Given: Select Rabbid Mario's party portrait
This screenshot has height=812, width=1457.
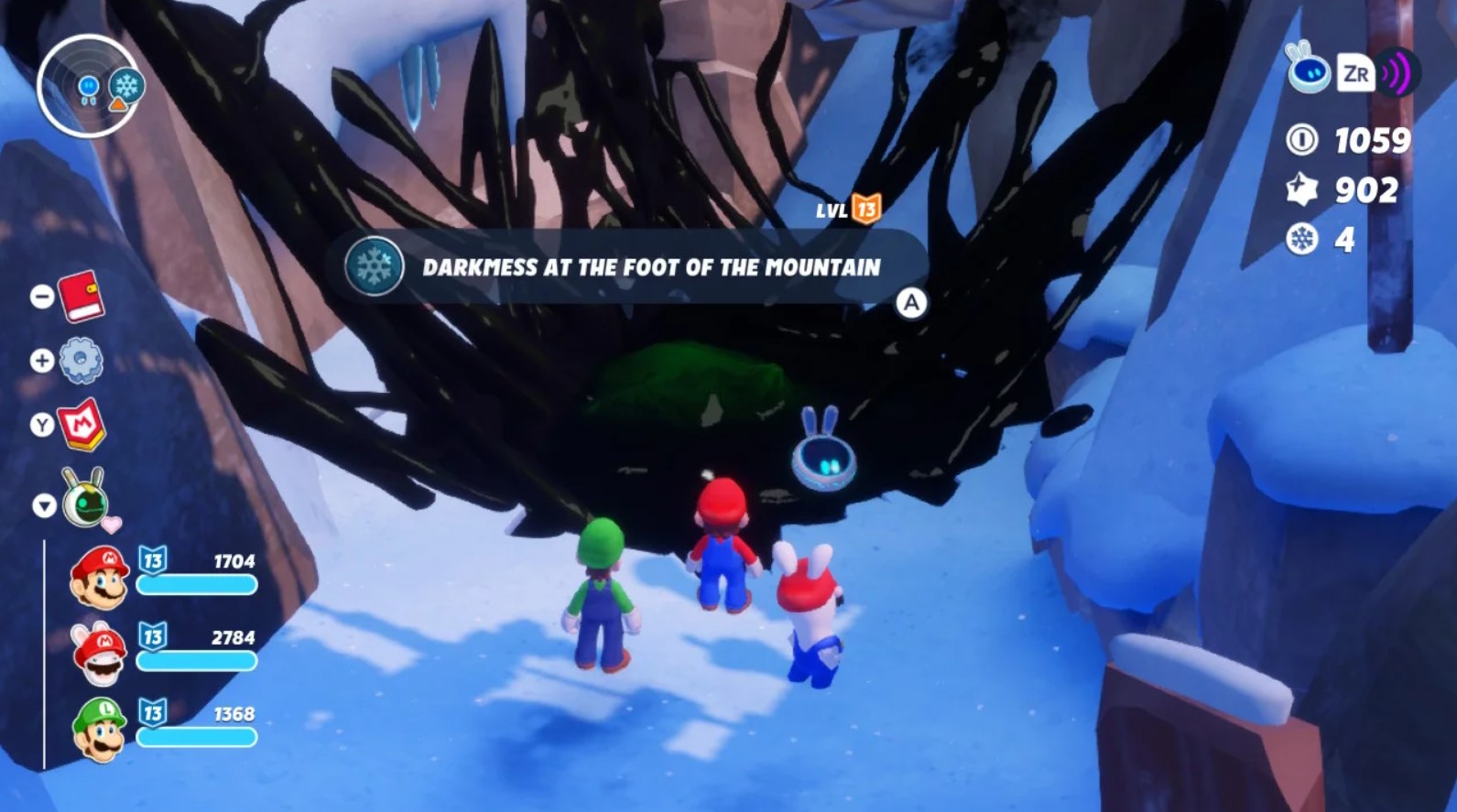Looking at the screenshot, I should pyautogui.click(x=100, y=653).
